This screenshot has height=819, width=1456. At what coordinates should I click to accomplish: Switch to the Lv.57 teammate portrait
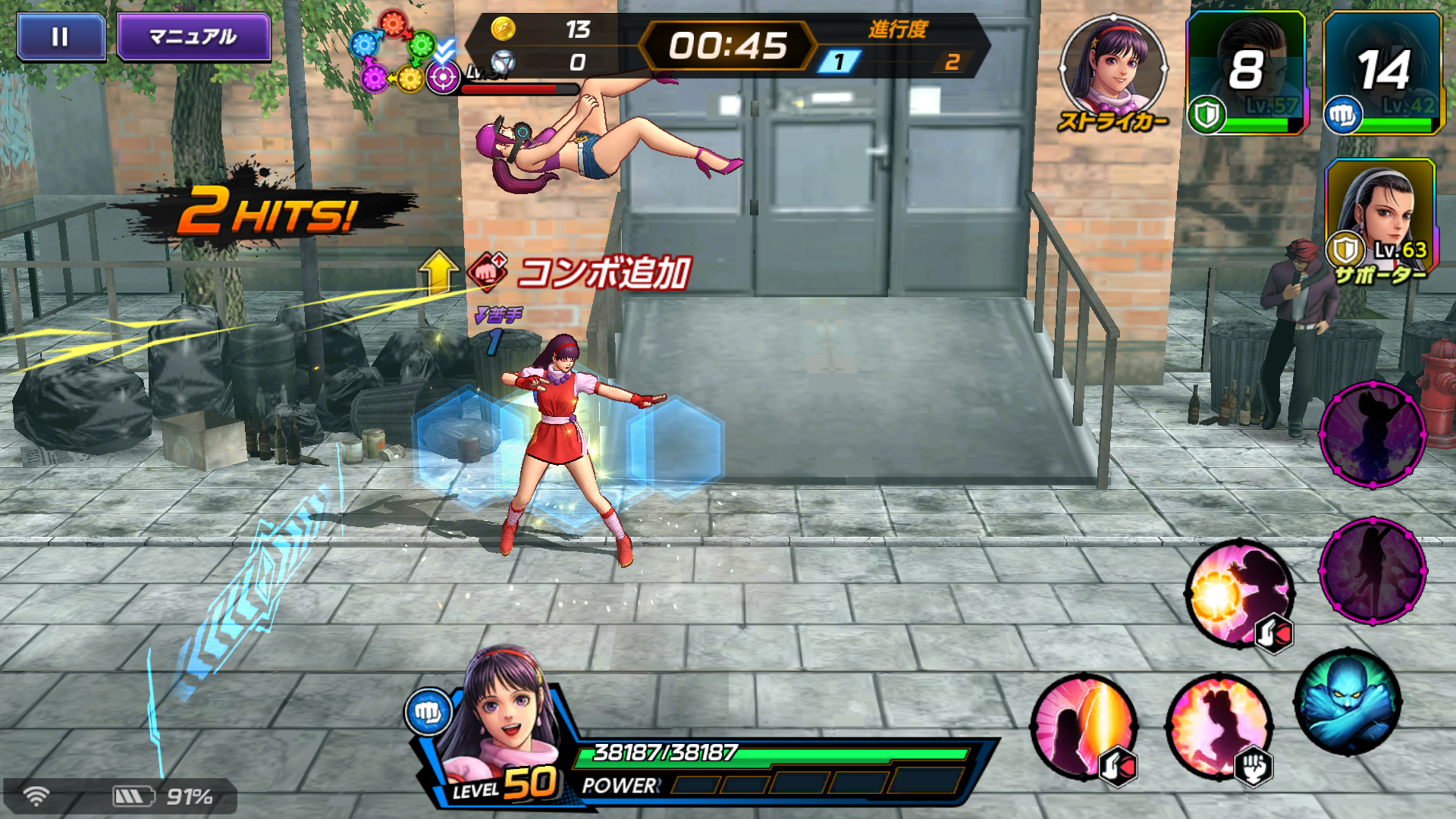[x=1246, y=74]
